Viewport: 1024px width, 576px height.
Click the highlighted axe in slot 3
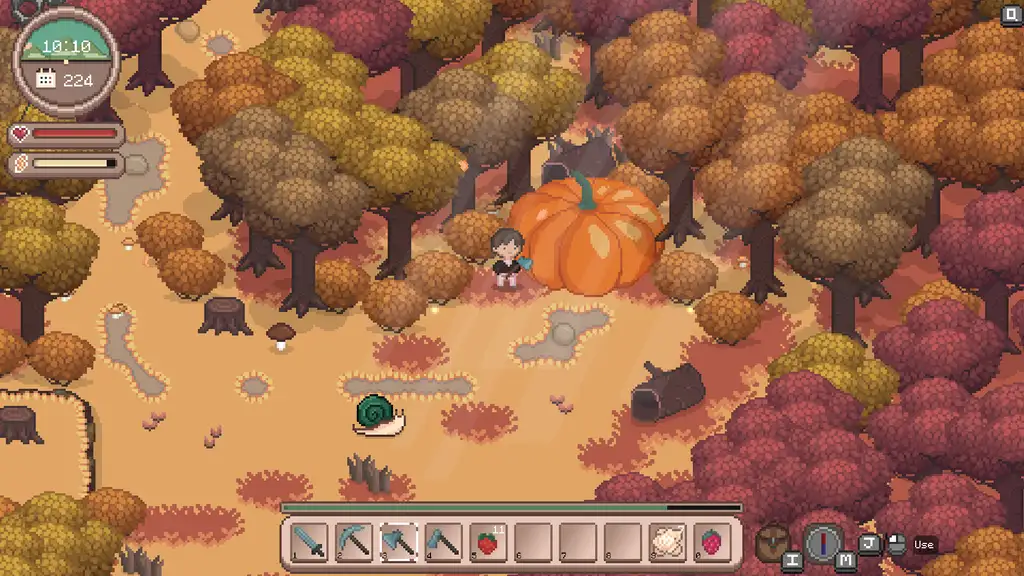(x=398, y=543)
